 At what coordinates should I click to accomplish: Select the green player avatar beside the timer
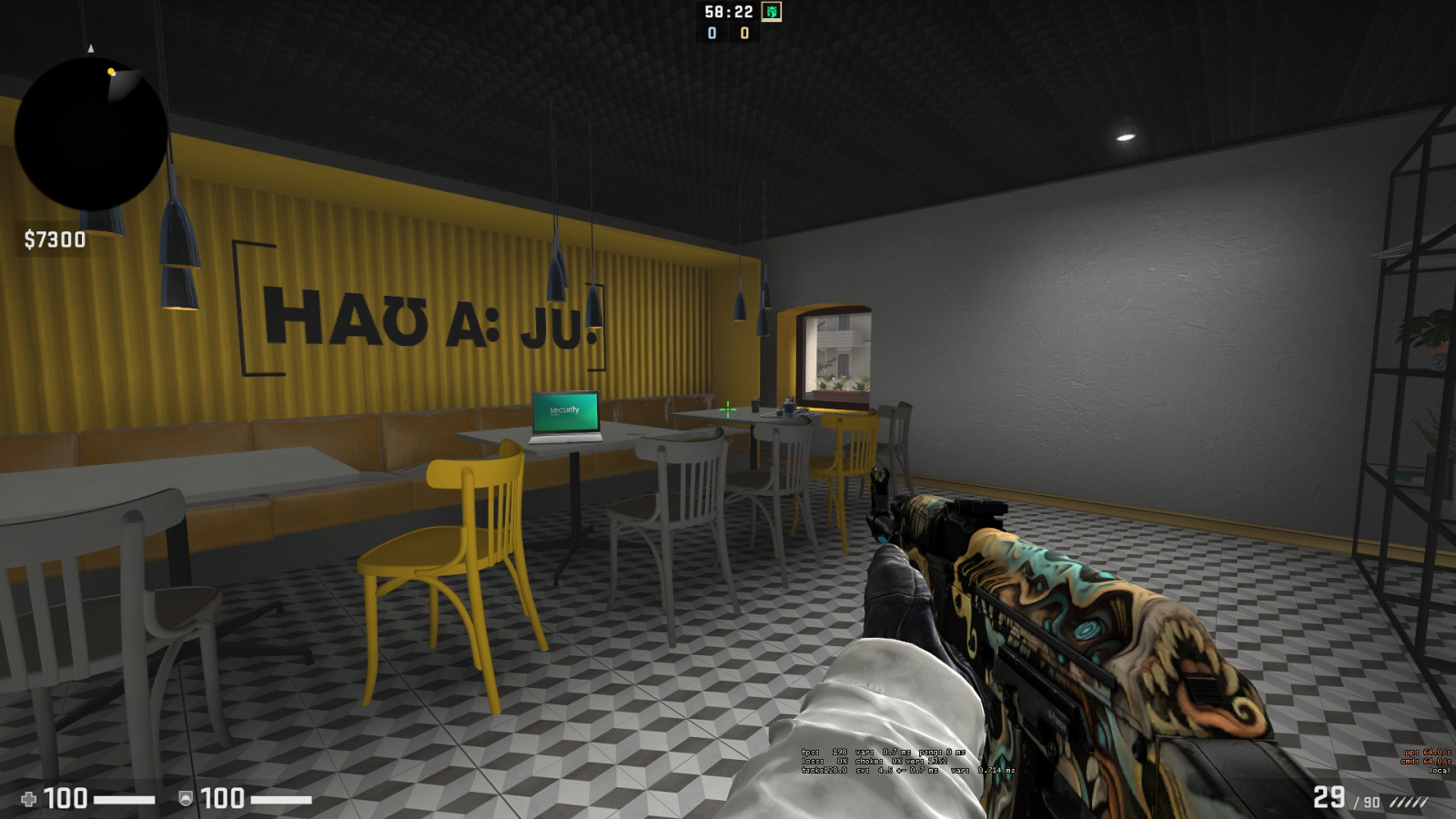(771, 12)
